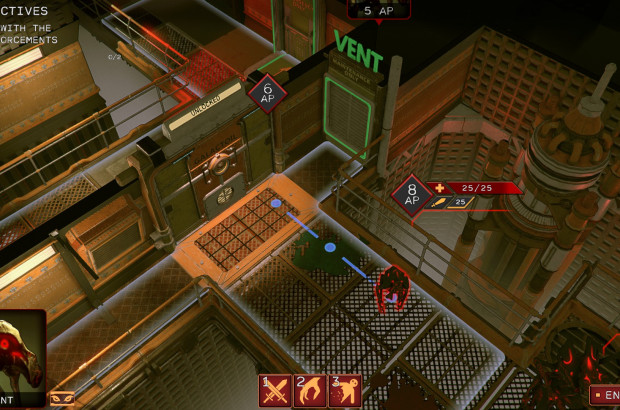620x410 pixels.
Task: Activate the crossed swords melee ability
Action: tap(275, 390)
